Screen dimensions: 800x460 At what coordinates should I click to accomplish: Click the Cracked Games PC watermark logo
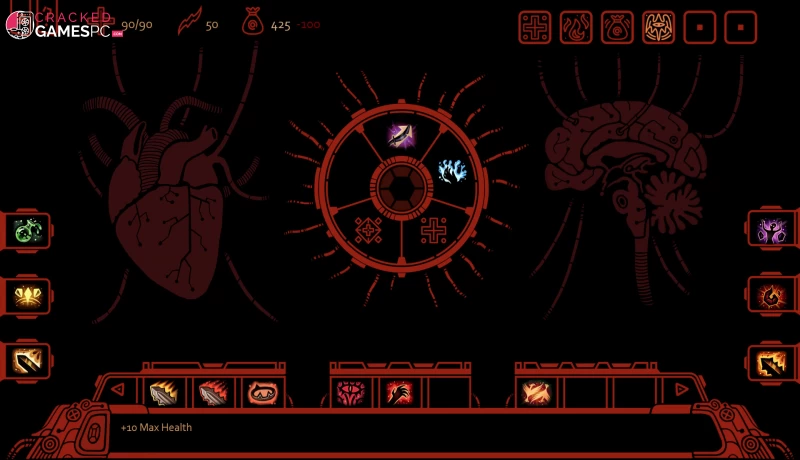point(60,24)
